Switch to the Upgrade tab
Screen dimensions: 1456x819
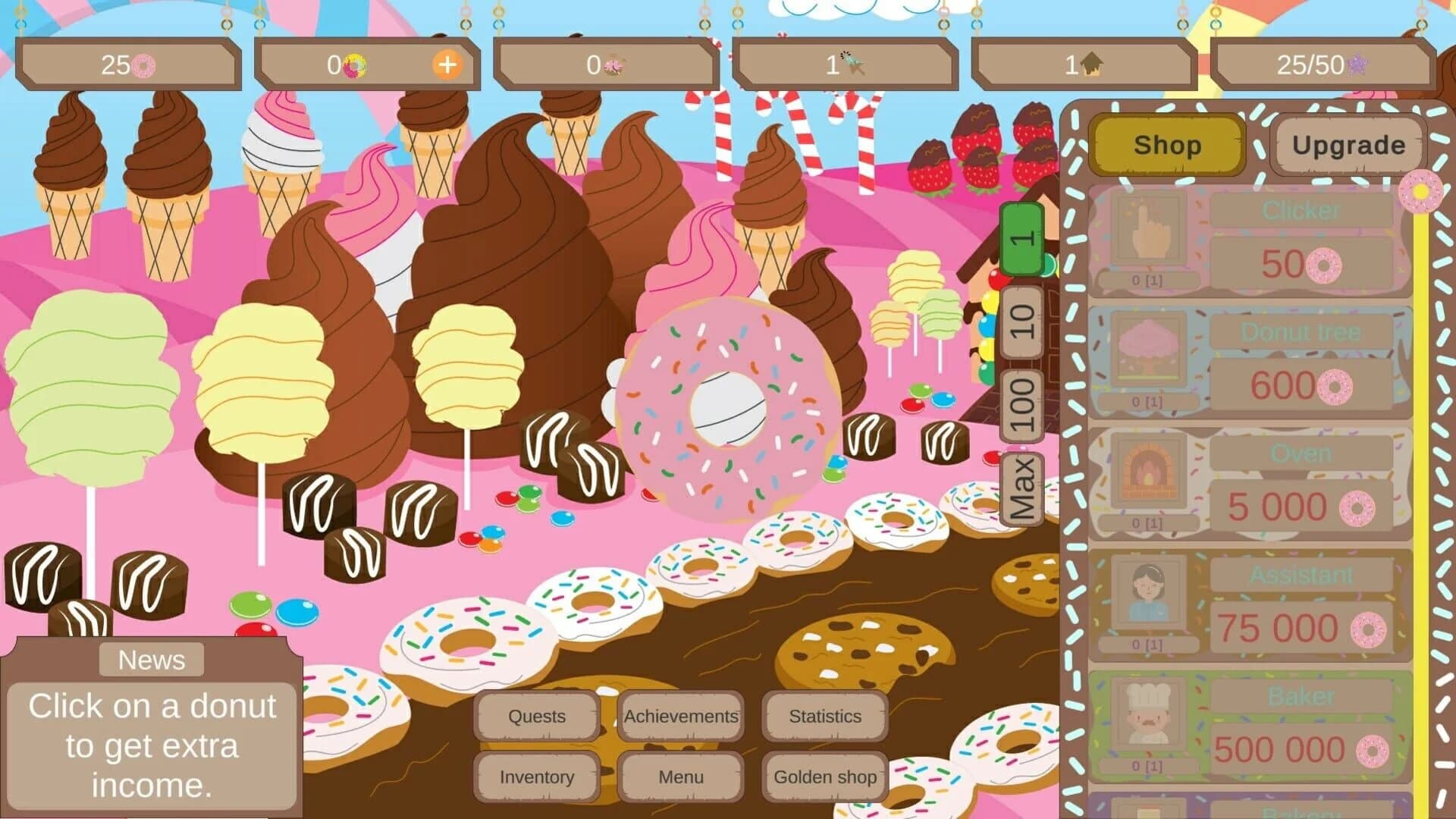pyautogui.click(x=1348, y=144)
